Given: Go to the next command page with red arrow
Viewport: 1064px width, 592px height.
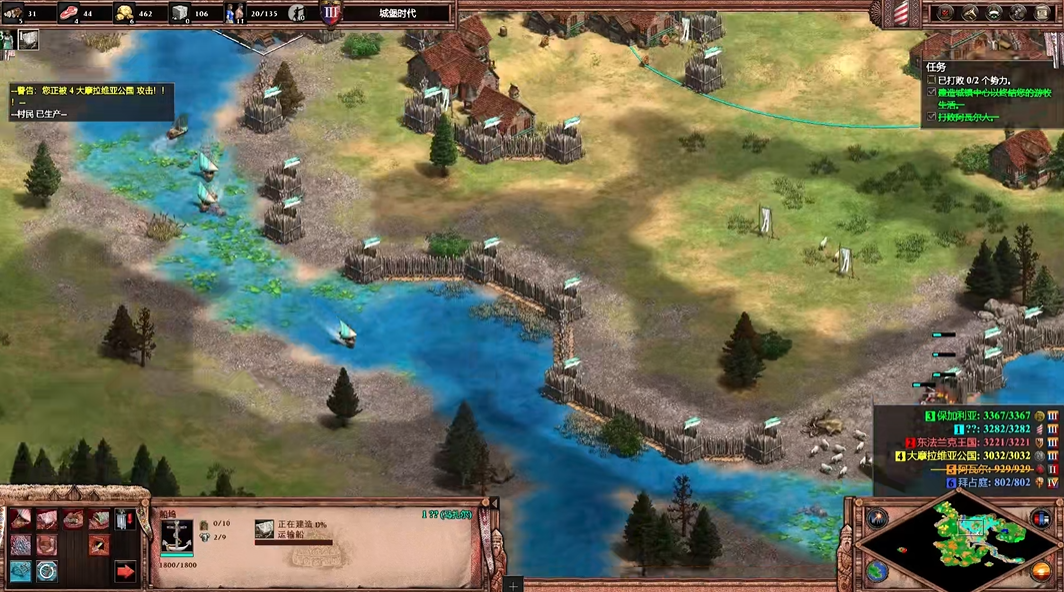Looking at the screenshot, I should click(x=125, y=571).
